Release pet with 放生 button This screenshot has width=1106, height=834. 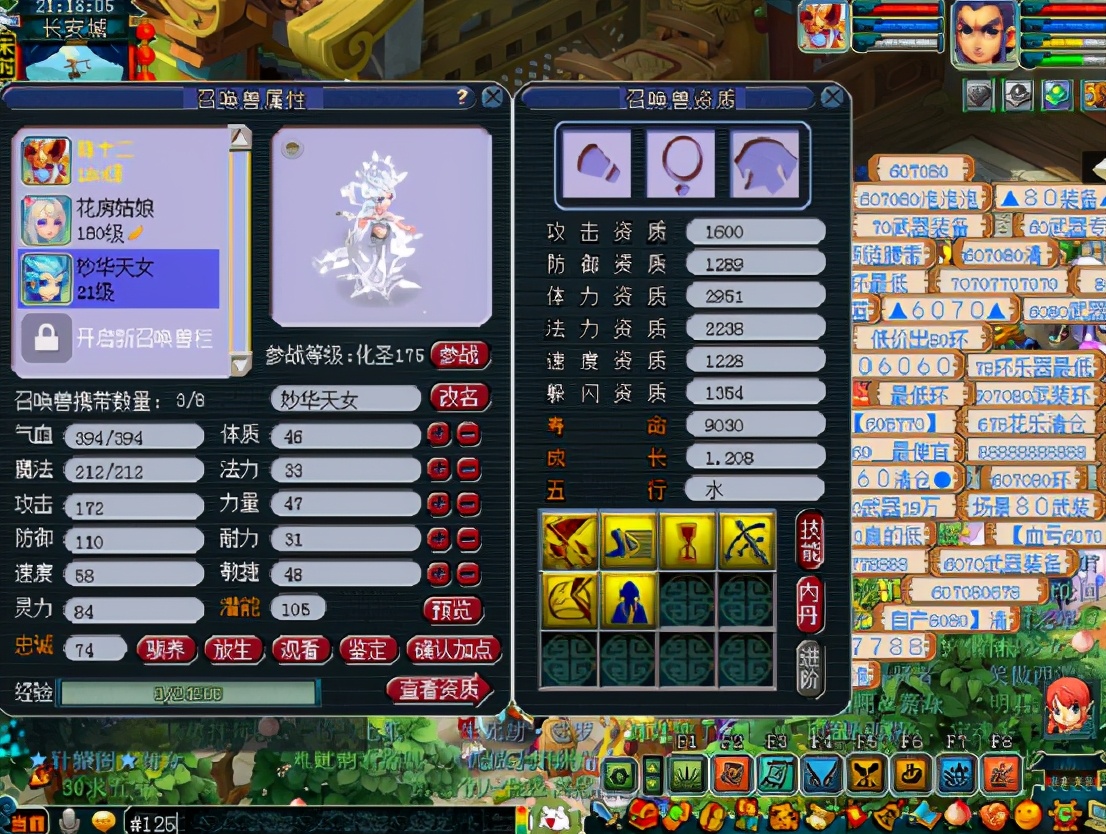pyautogui.click(x=233, y=650)
